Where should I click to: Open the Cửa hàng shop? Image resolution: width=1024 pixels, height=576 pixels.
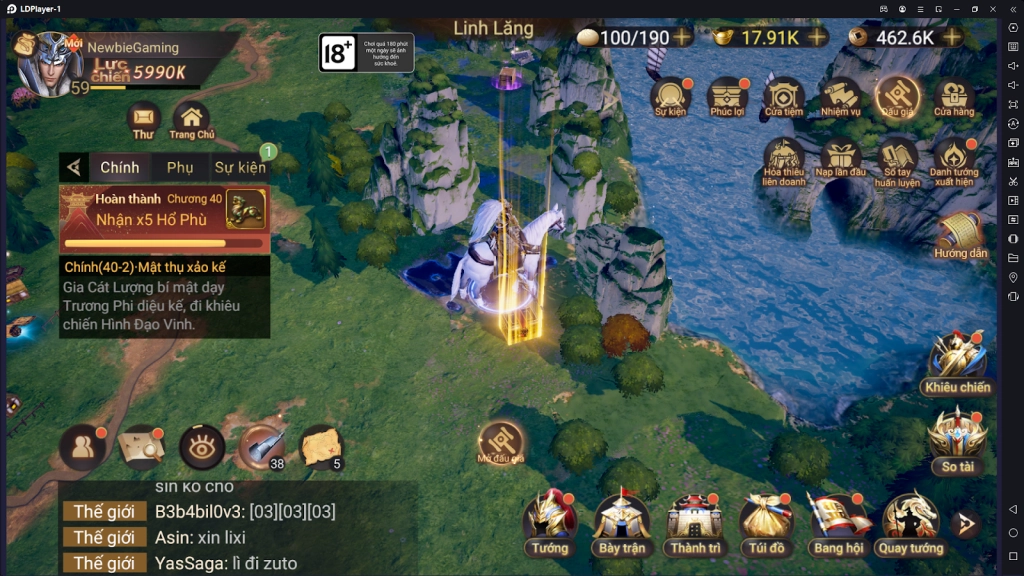click(954, 99)
